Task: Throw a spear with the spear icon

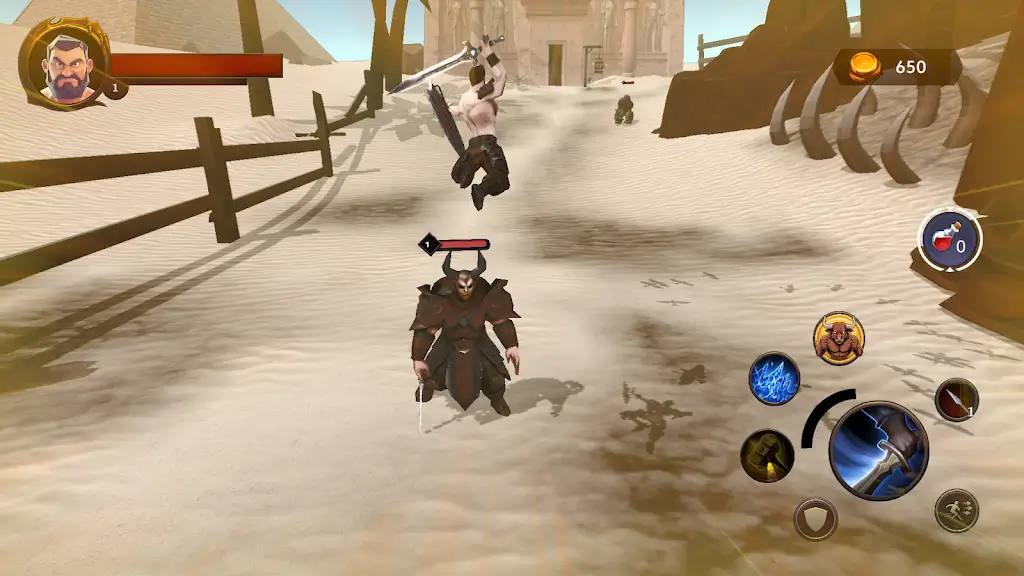Action: click(956, 399)
